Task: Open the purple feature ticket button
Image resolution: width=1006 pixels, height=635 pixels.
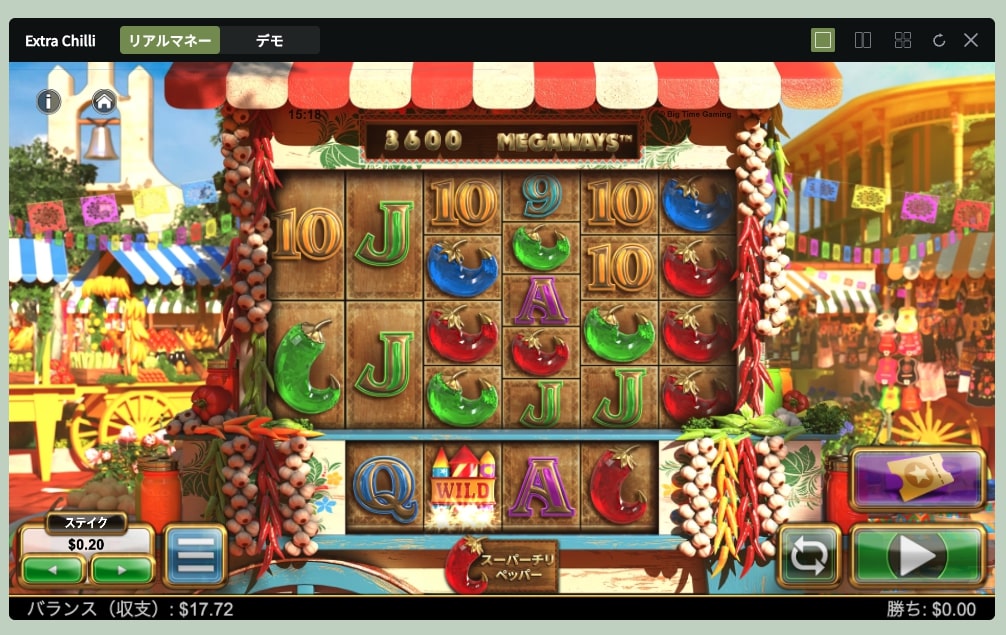Action: (x=917, y=481)
